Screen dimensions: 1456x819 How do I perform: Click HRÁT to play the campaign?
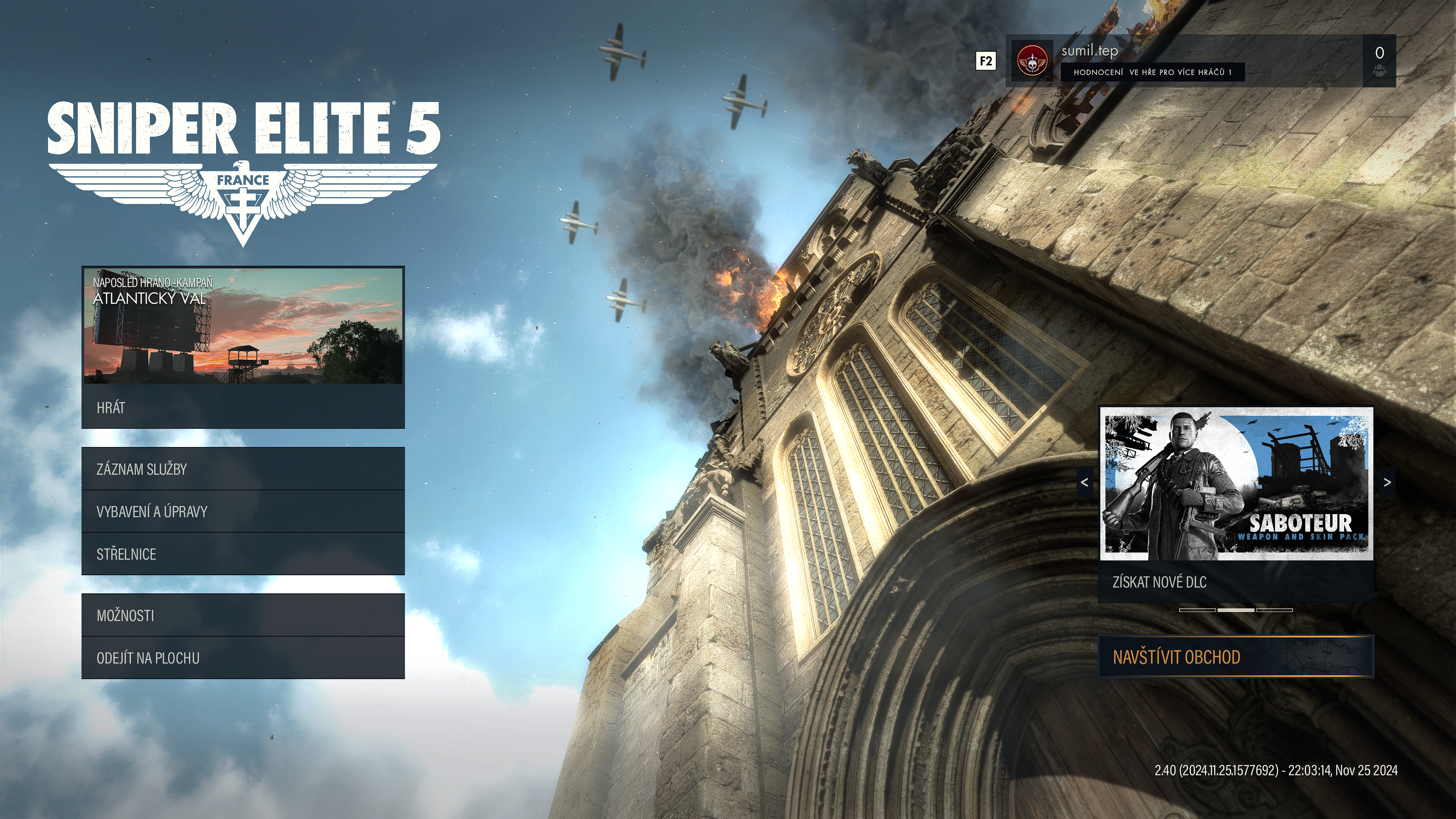click(x=243, y=408)
